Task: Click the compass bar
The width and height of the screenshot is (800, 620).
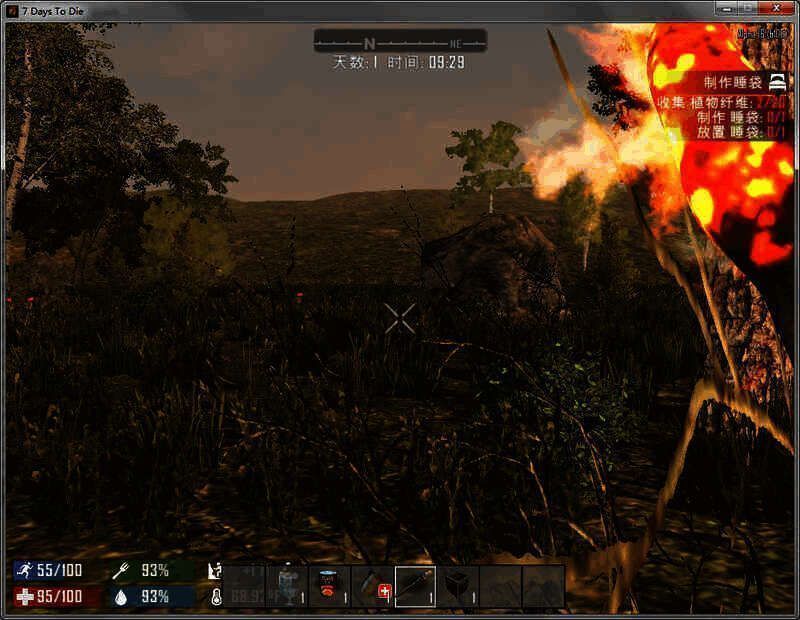Action: [400, 42]
